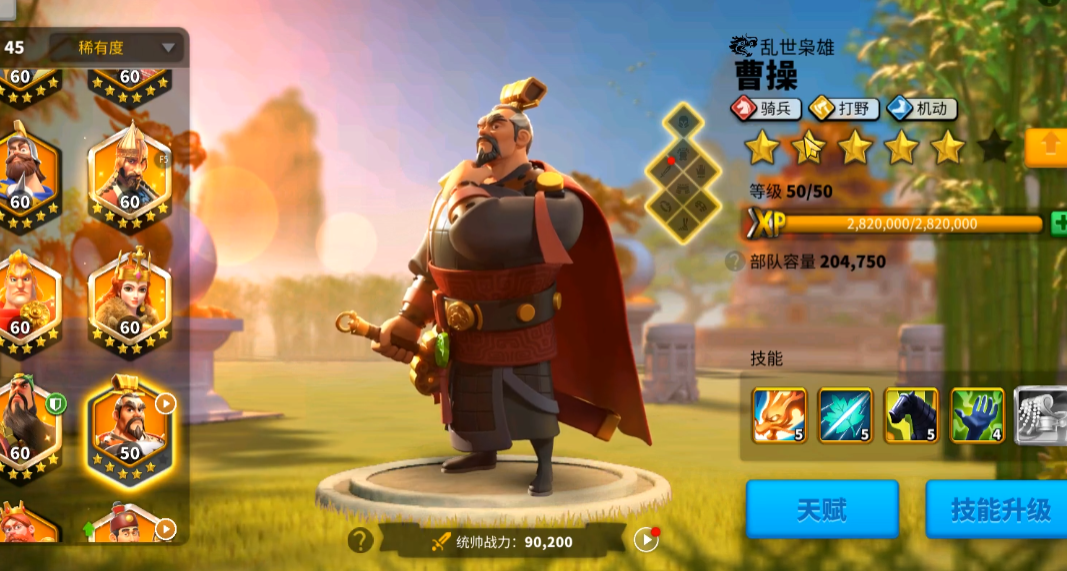Select the red-haired female commander portrait
The height and width of the screenshot is (571, 1067).
coord(130,303)
